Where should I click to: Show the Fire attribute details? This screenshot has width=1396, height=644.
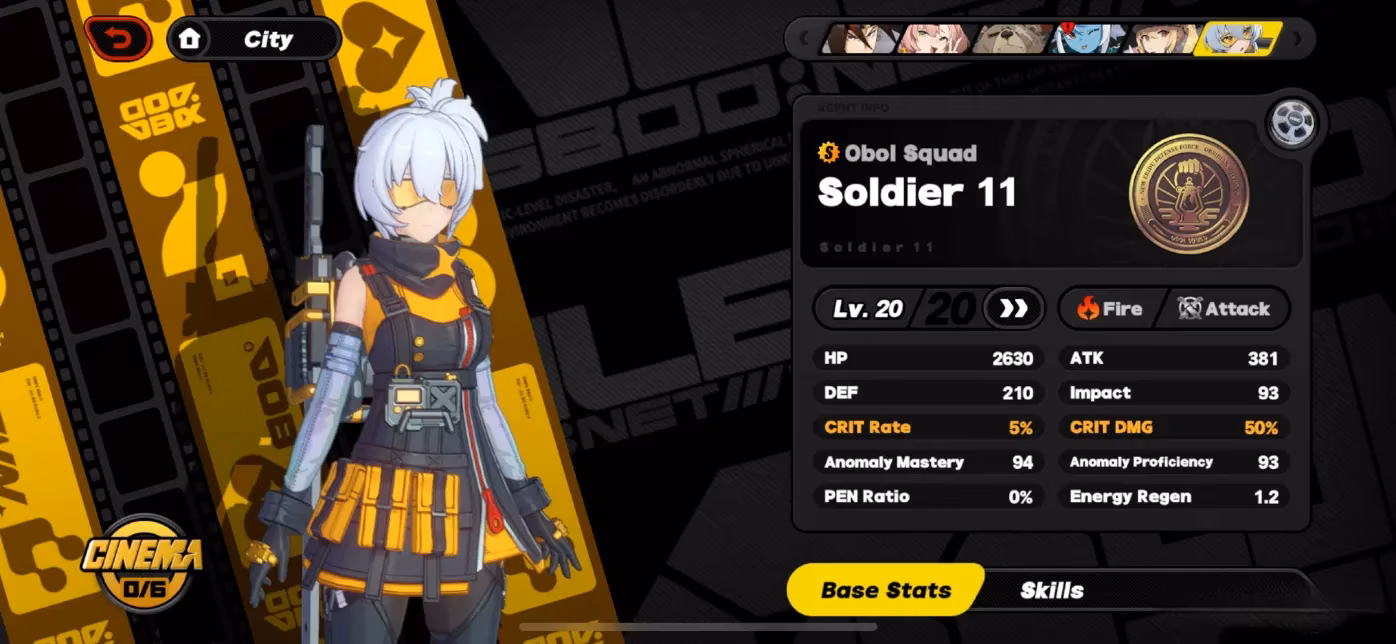point(1110,309)
